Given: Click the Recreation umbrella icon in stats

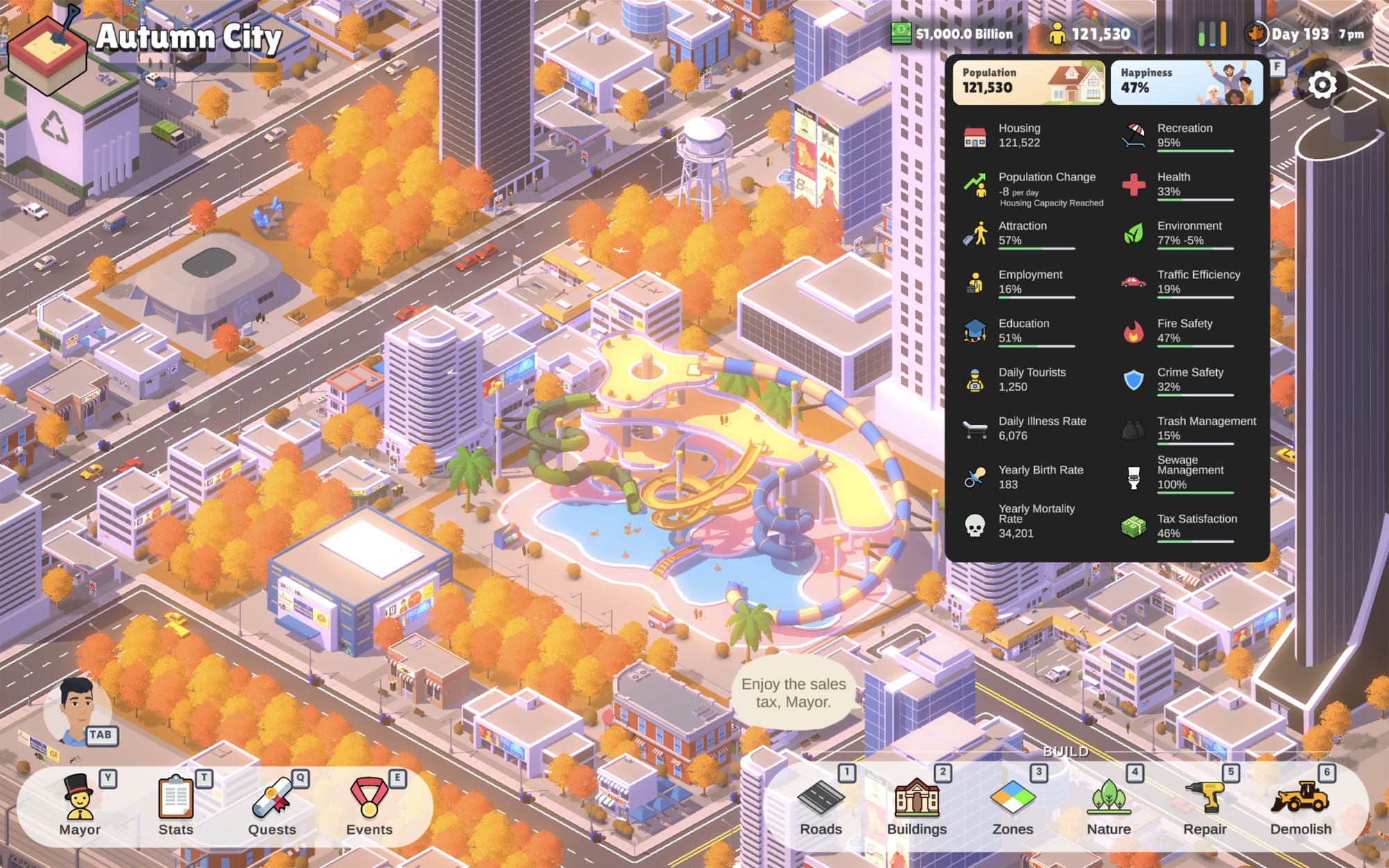Looking at the screenshot, I should click(1132, 135).
